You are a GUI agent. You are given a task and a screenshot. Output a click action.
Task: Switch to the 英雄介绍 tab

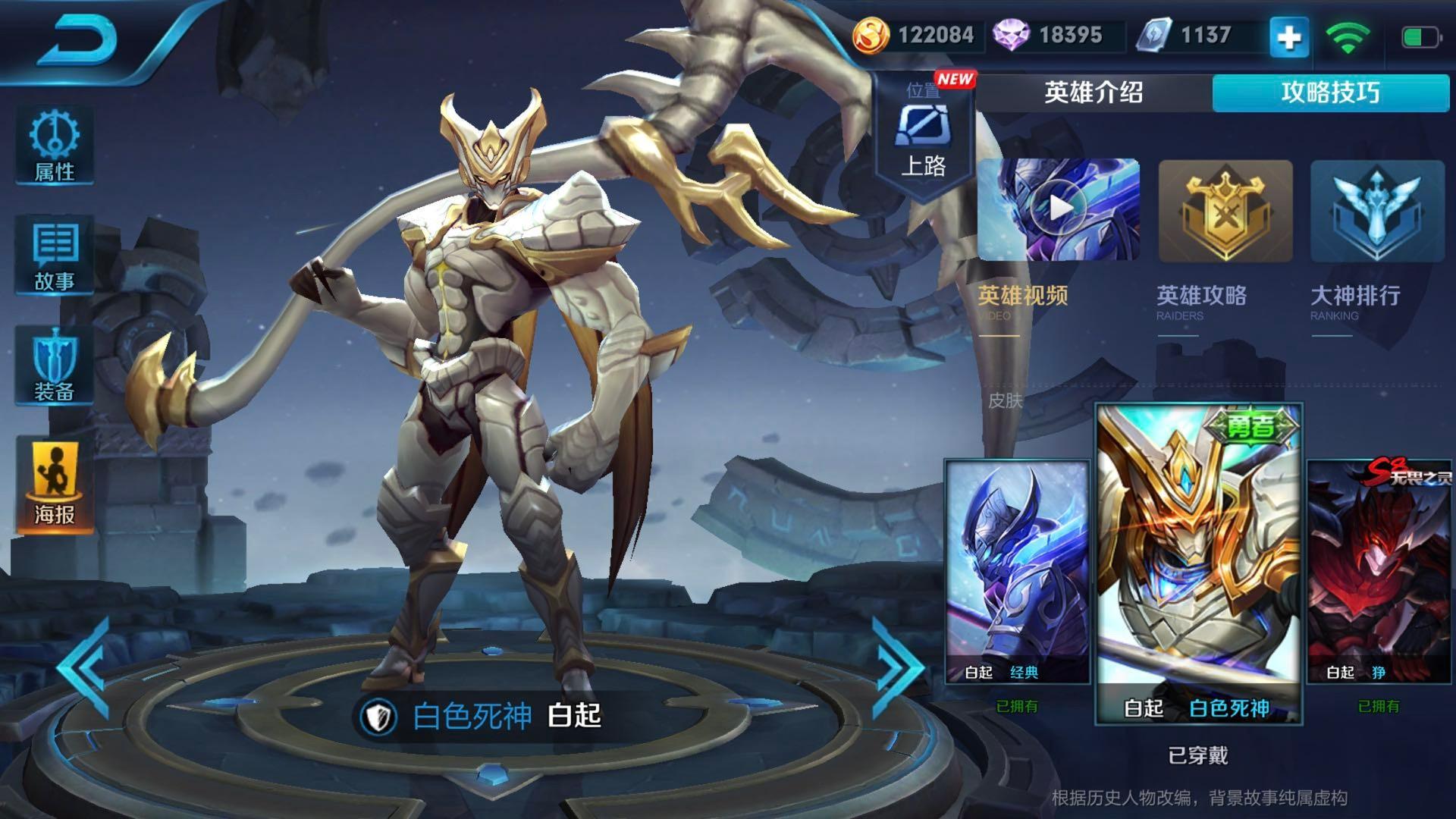tap(1094, 93)
